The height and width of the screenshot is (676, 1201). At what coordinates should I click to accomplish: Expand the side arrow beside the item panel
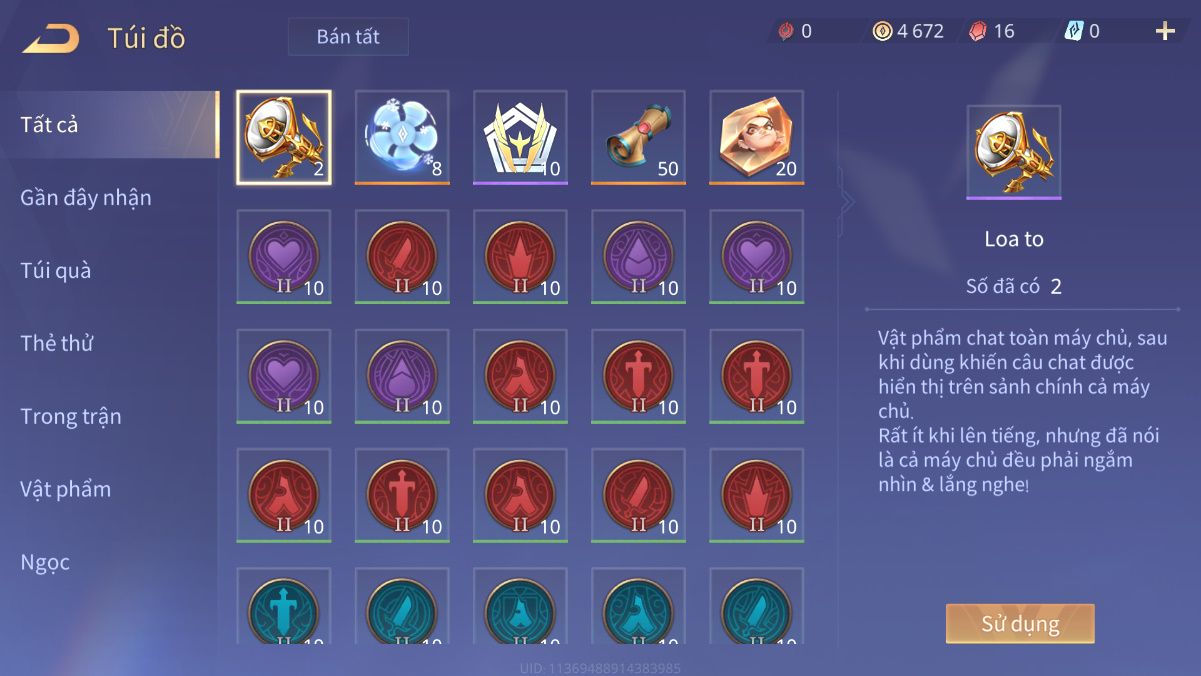pos(847,201)
